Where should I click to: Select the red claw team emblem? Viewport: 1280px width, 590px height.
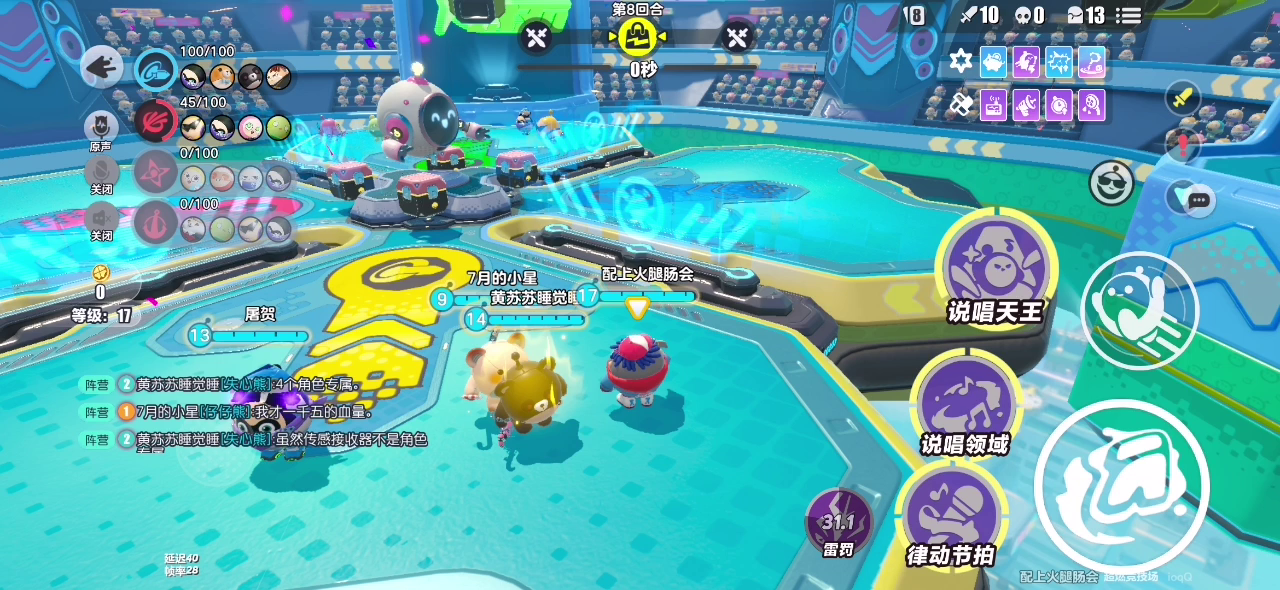click(156, 121)
